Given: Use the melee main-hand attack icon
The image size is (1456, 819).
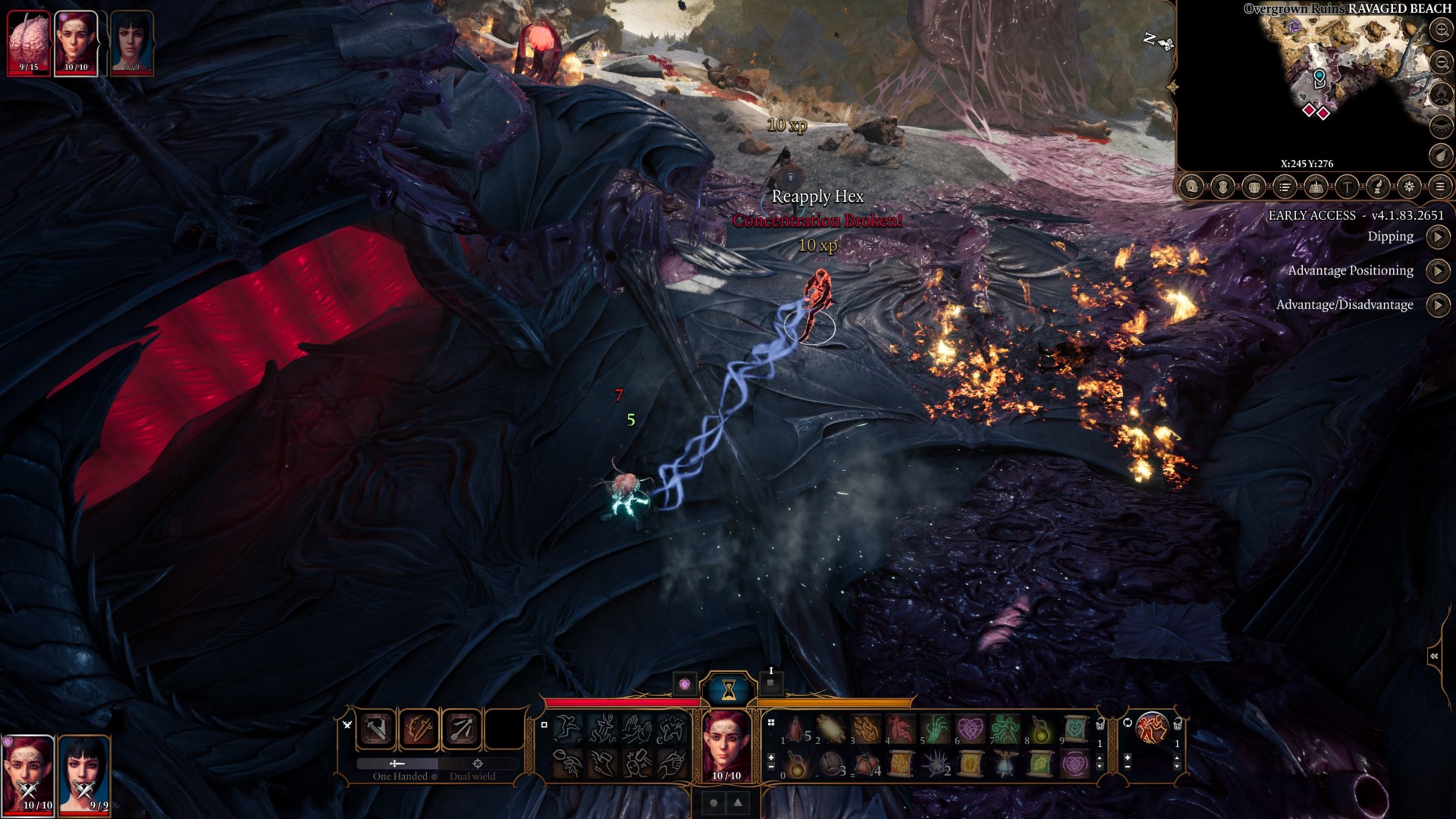Looking at the screenshot, I should 377,730.
